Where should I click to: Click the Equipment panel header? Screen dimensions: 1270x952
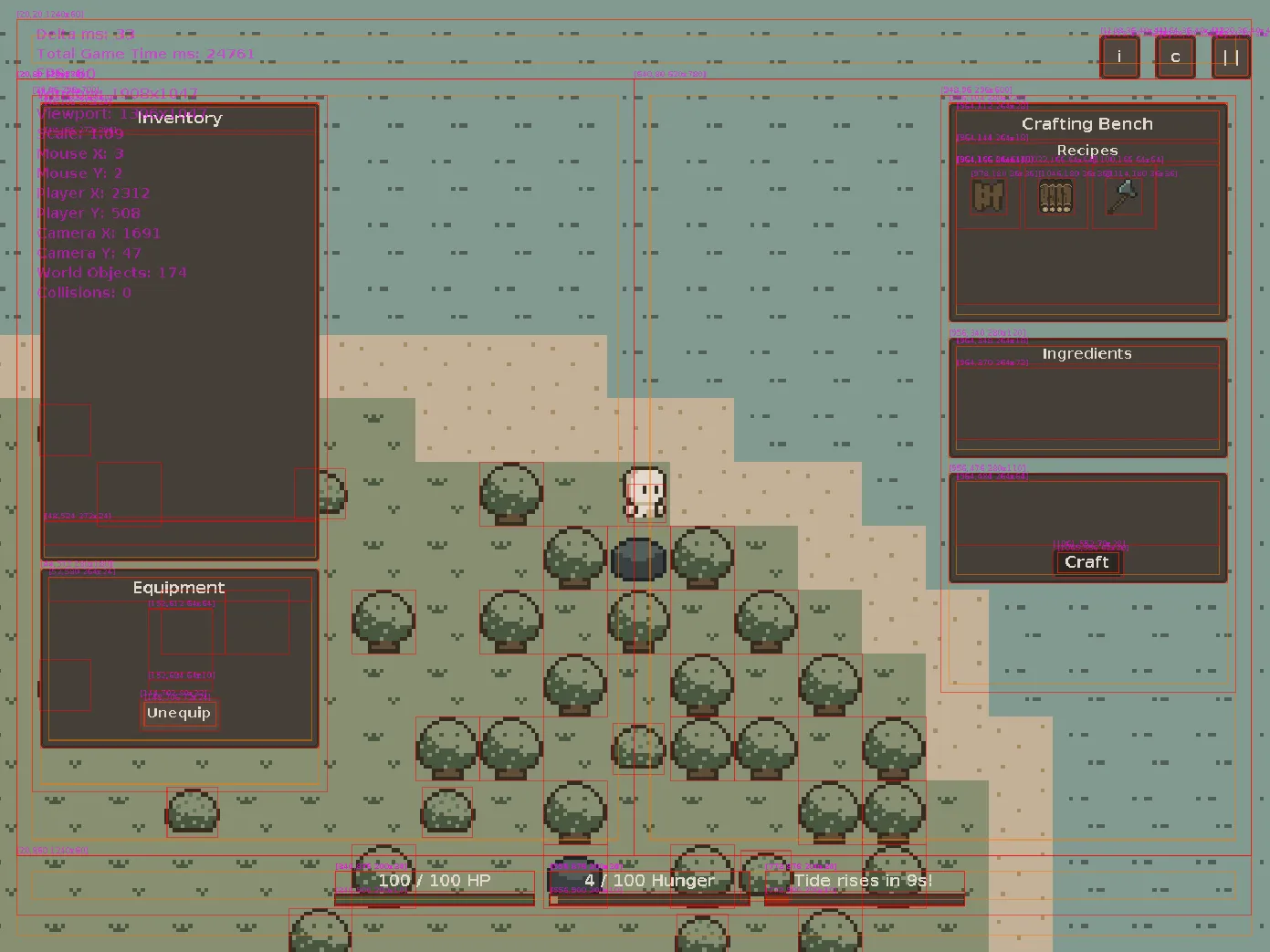(x=178, y=587)
